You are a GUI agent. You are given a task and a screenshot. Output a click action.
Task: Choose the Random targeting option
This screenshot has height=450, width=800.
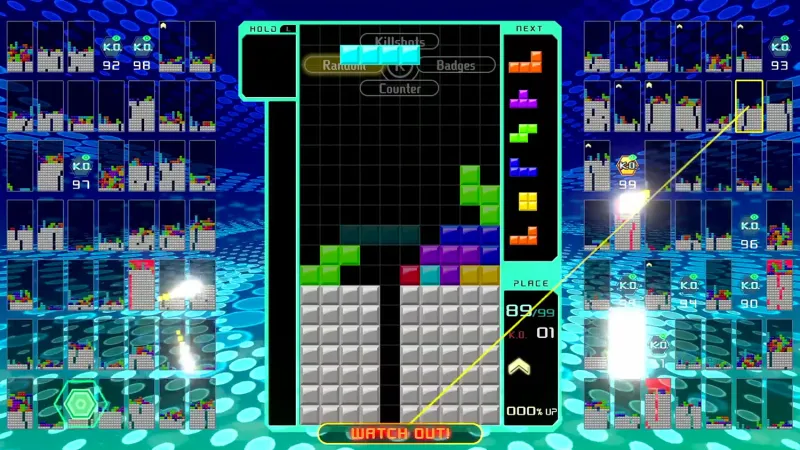[343, 65]
